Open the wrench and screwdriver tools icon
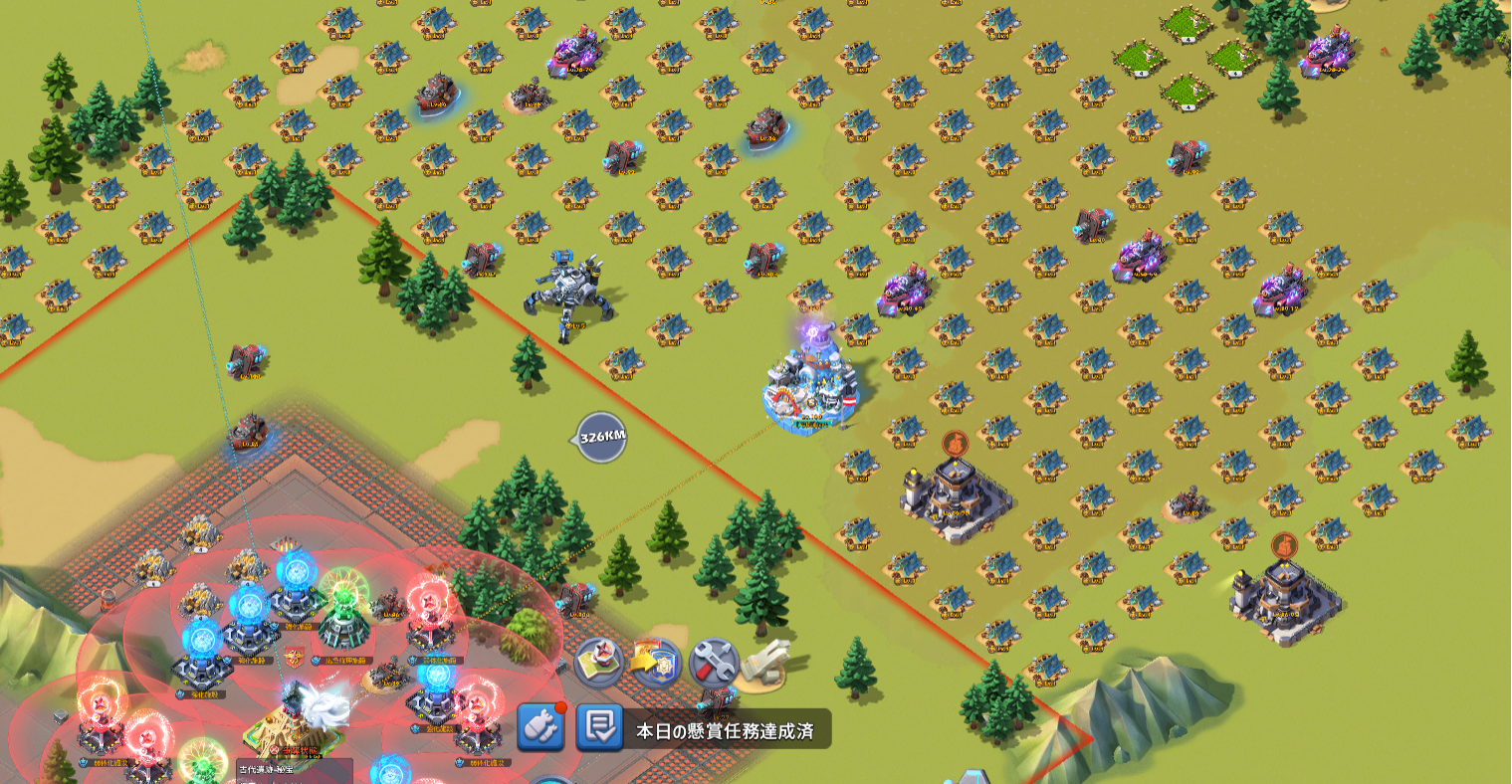The width and height of the screenshot is (1512, 784). click(713, 662)
